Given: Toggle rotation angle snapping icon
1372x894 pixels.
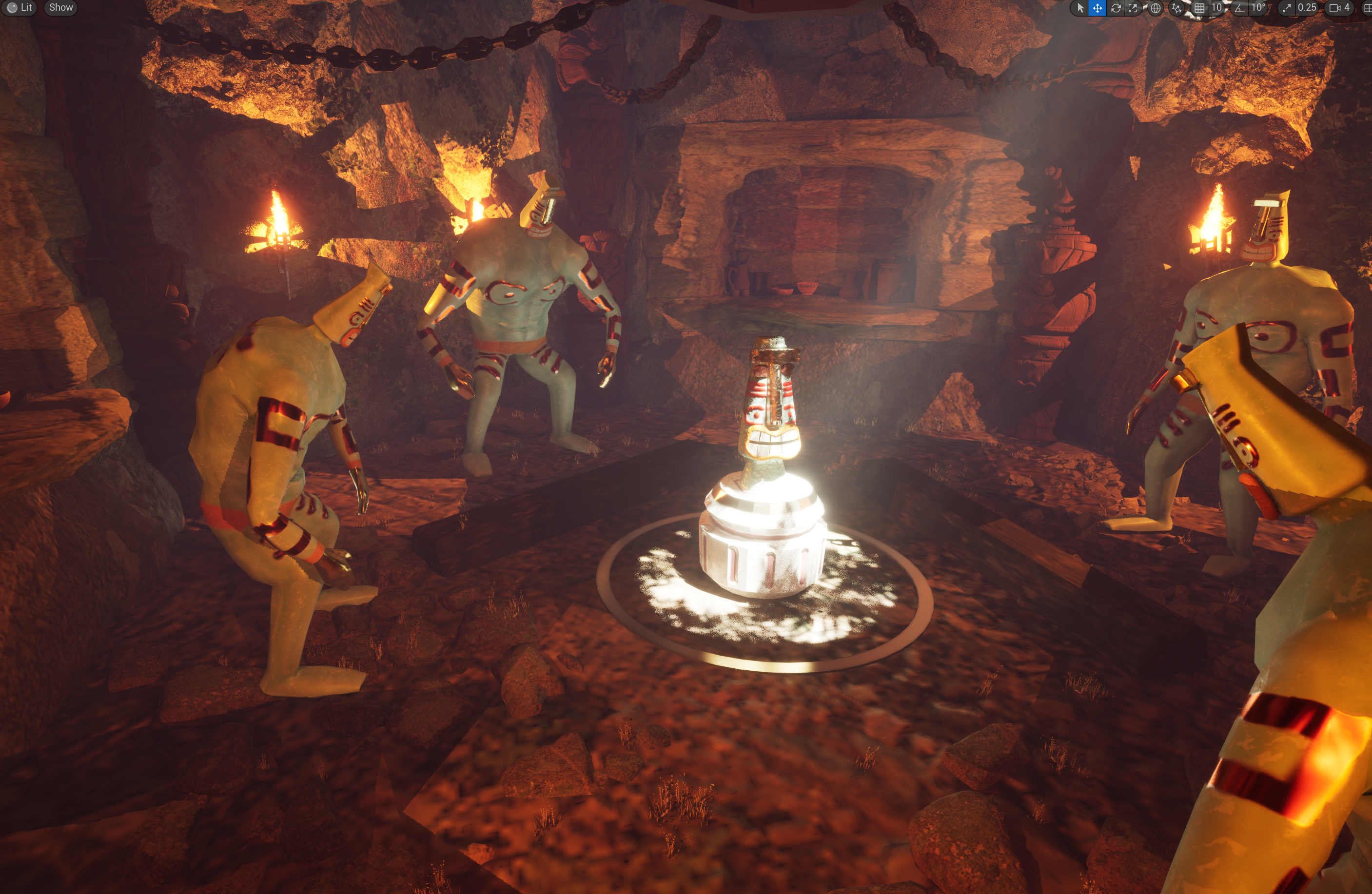Looking at the screenshot, I should click(1239, 8).
